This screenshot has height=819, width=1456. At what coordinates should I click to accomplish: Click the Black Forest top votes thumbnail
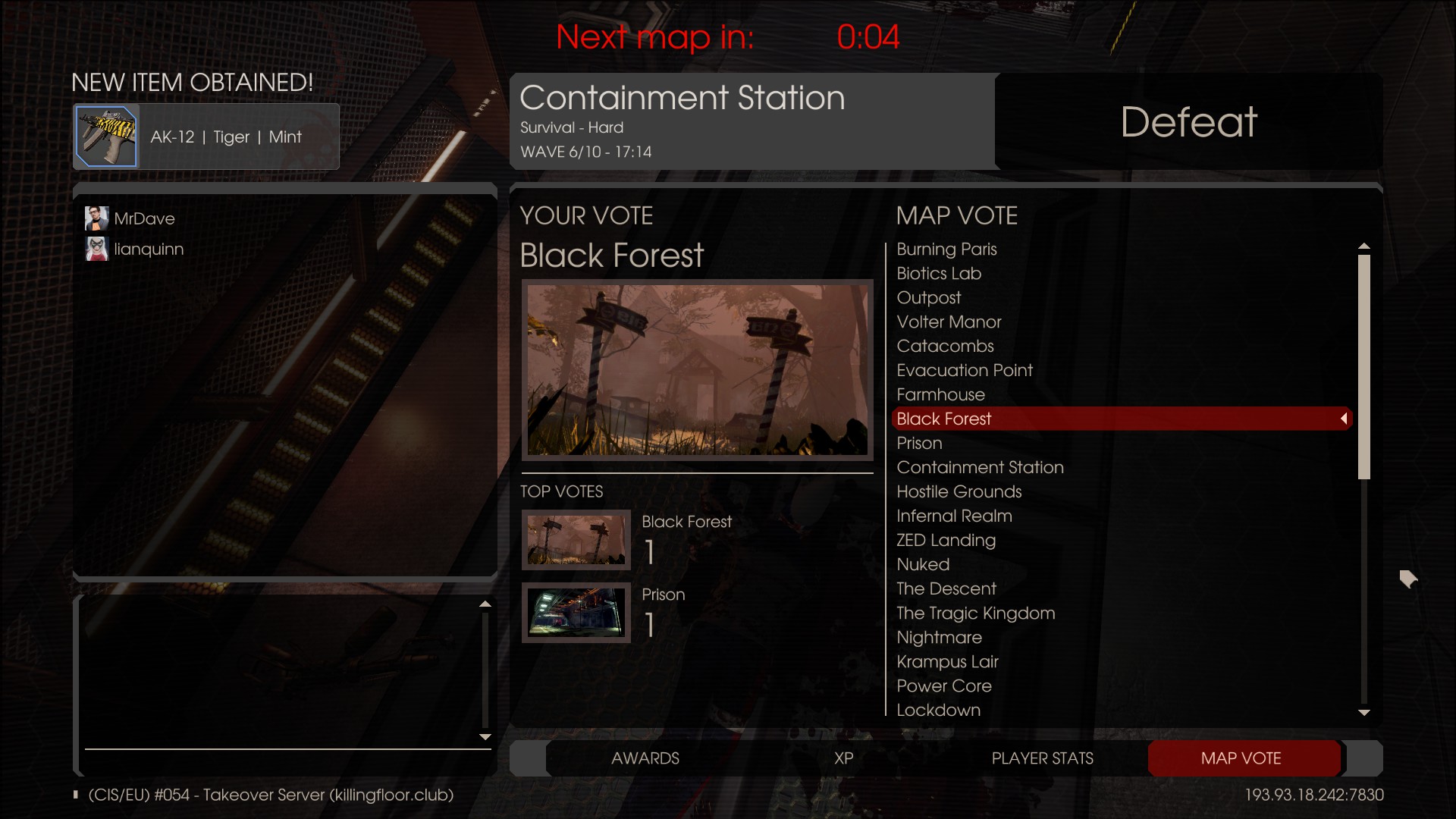(576, 540)
